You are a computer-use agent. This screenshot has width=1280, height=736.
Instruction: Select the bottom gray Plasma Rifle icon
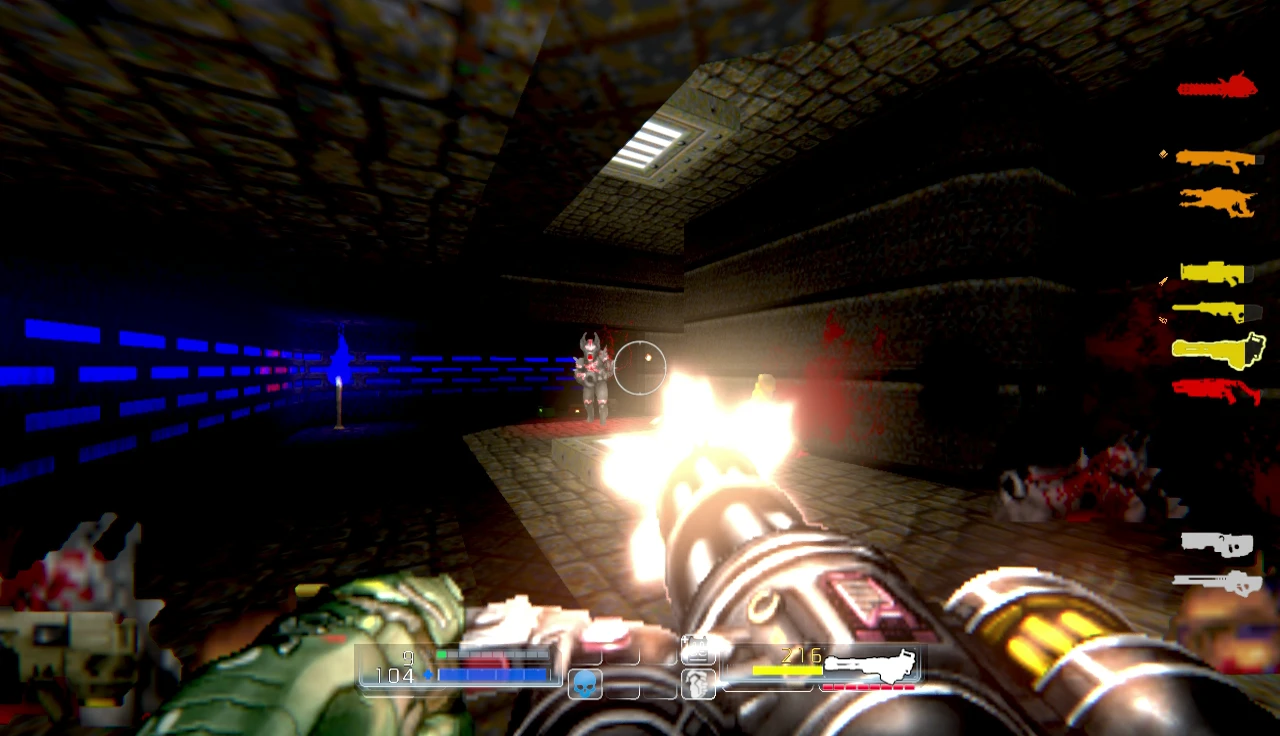(x=1216, y=580)
